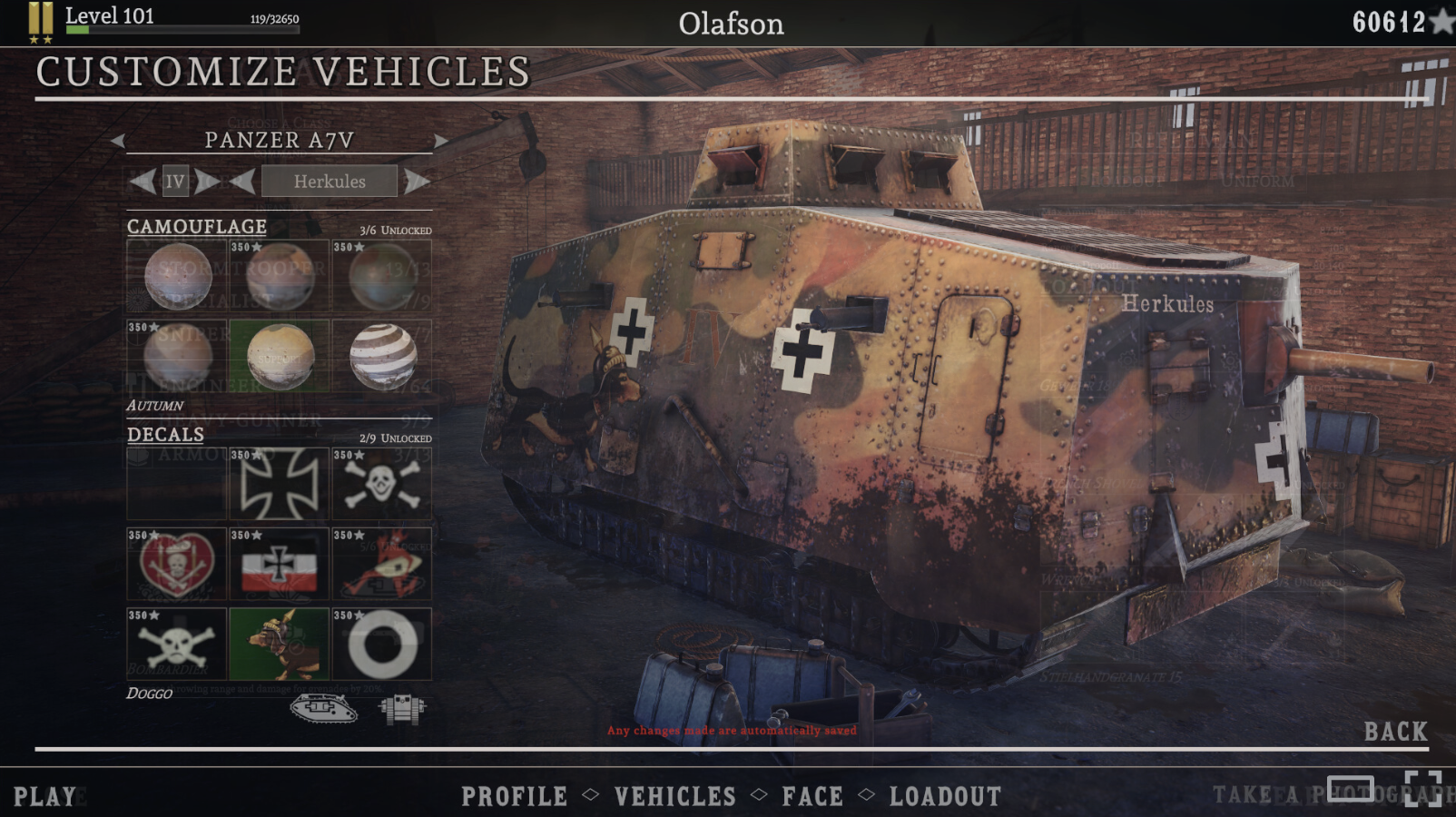The image size is (1456, 817).
Task: Open the LOADOUT tab
Action: click(x=945, y=796)
